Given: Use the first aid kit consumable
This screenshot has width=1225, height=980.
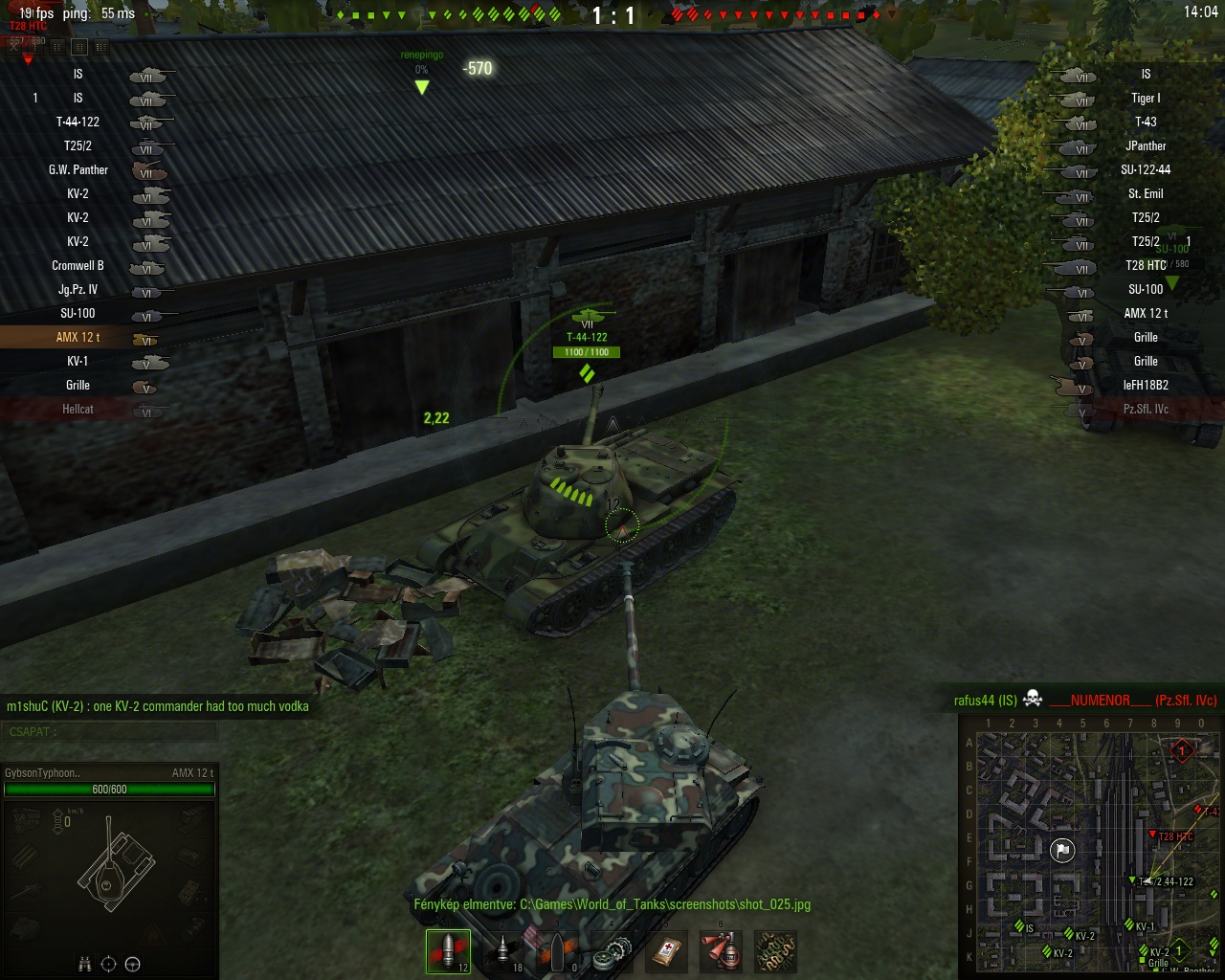Looking at the screenshot, I should (x=666, y=951).
